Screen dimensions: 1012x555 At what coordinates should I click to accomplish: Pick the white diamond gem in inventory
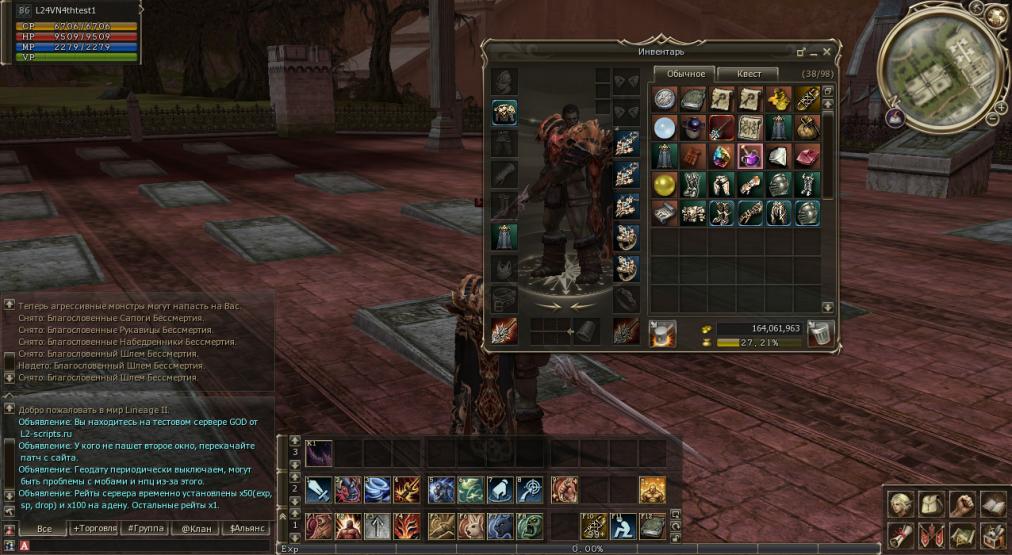(778, 156)
